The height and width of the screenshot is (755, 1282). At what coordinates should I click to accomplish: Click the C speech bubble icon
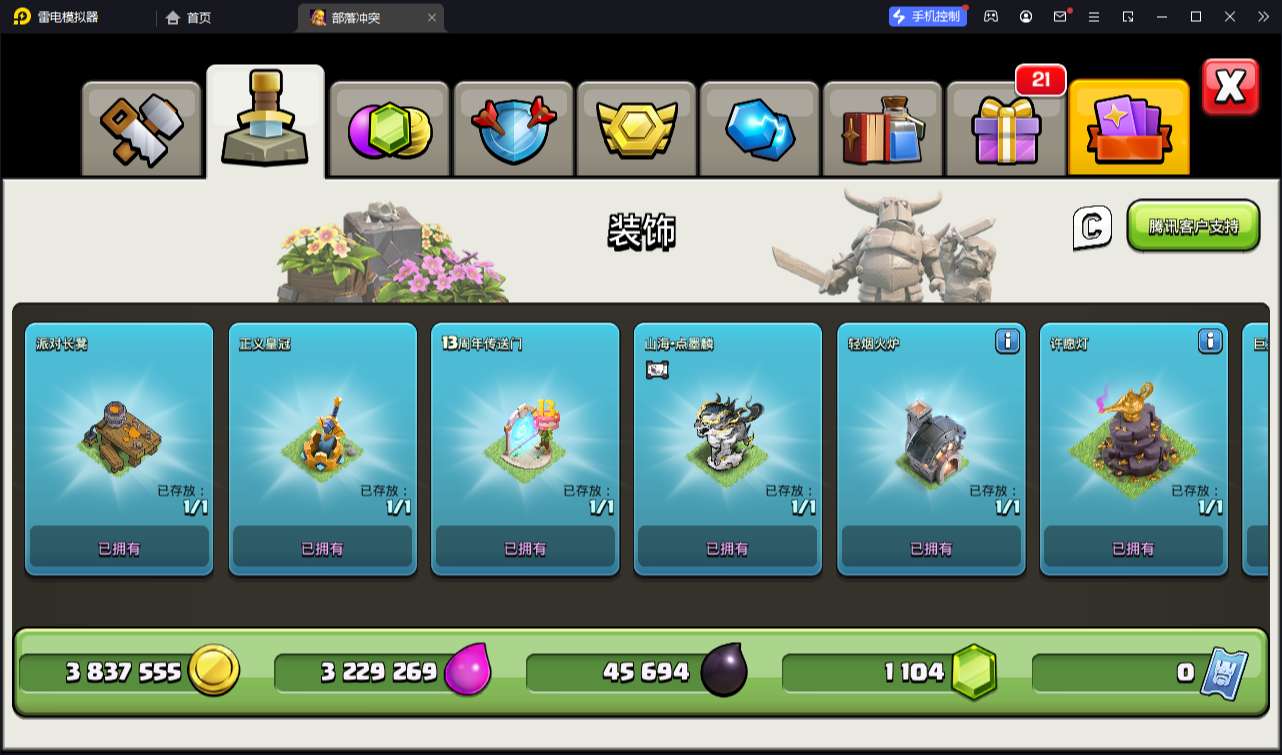[x=1092, y=227]
